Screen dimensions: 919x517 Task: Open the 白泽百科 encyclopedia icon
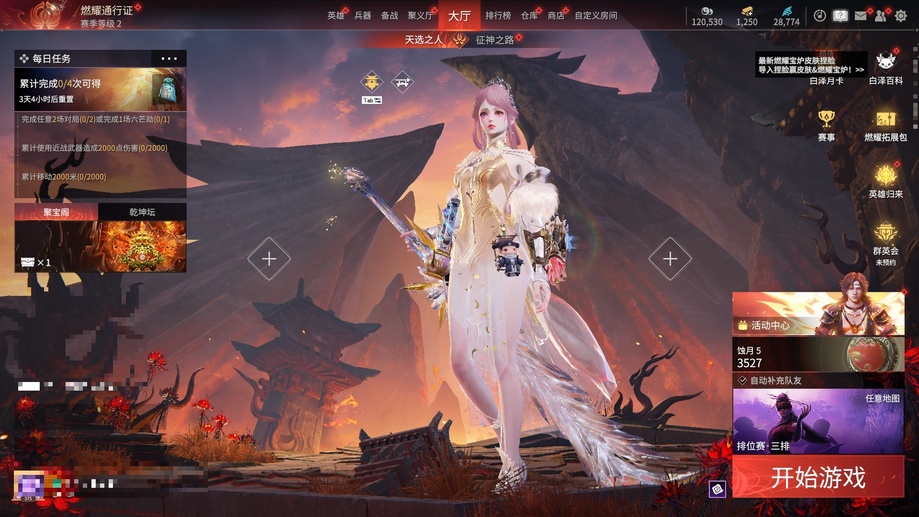pos(885,67)
